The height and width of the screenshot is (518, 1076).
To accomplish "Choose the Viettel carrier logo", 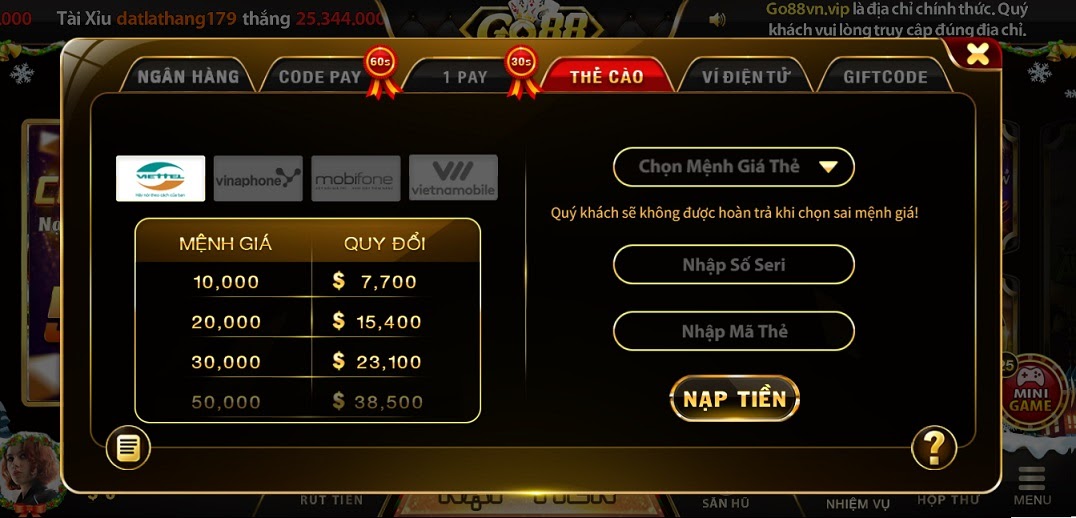I will point(161,178).
